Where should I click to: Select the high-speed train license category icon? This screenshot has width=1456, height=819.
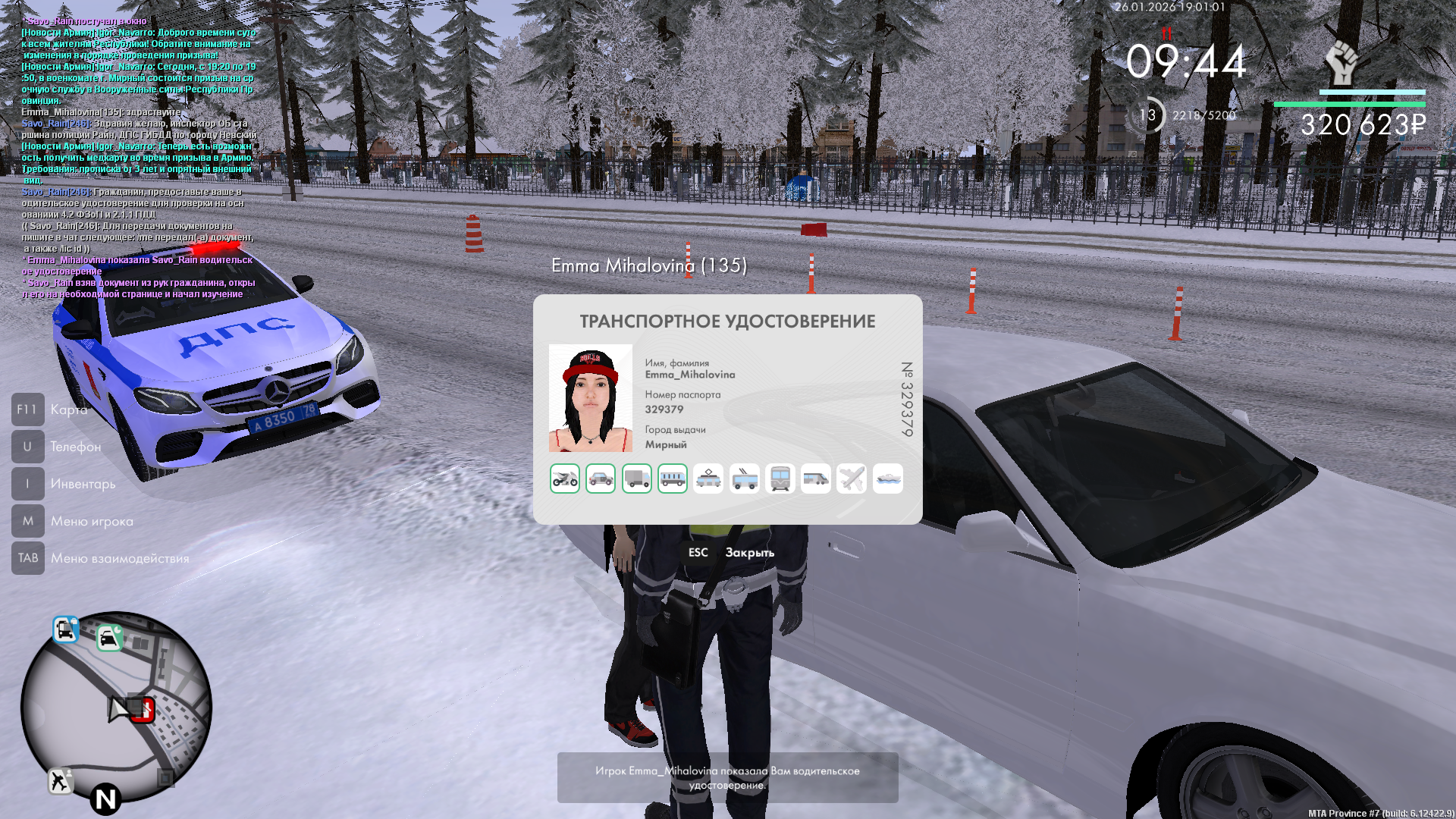pos(816,479)
